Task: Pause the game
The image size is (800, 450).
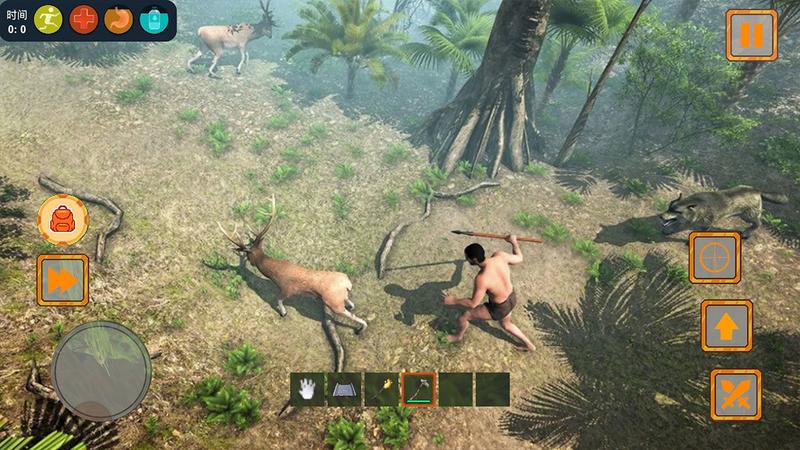Action: (x=751, y=36)
